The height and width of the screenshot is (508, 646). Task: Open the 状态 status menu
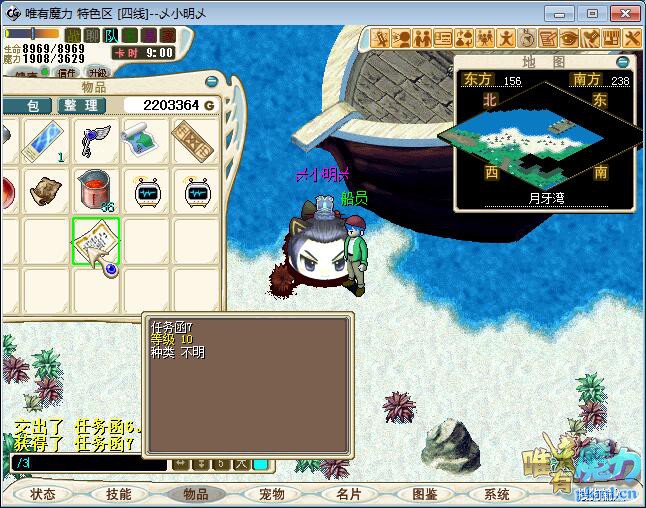(43, 494)
